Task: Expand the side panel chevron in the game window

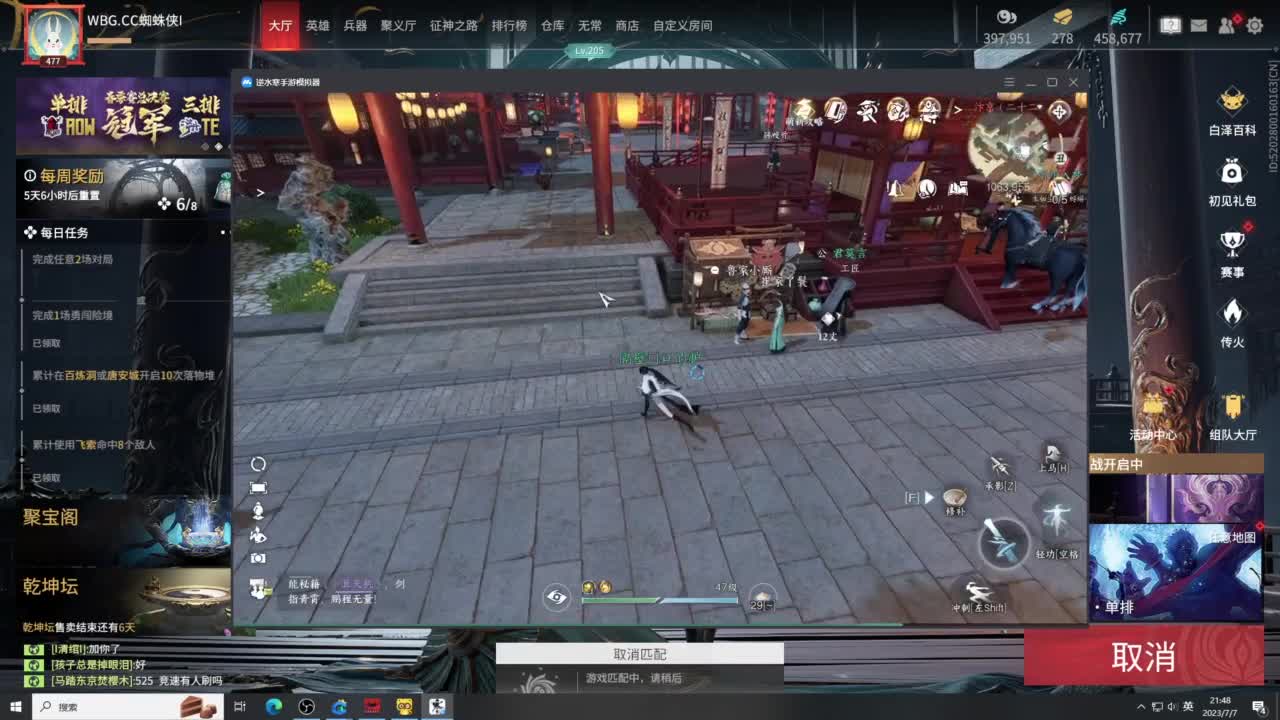Action: (261, 192)
